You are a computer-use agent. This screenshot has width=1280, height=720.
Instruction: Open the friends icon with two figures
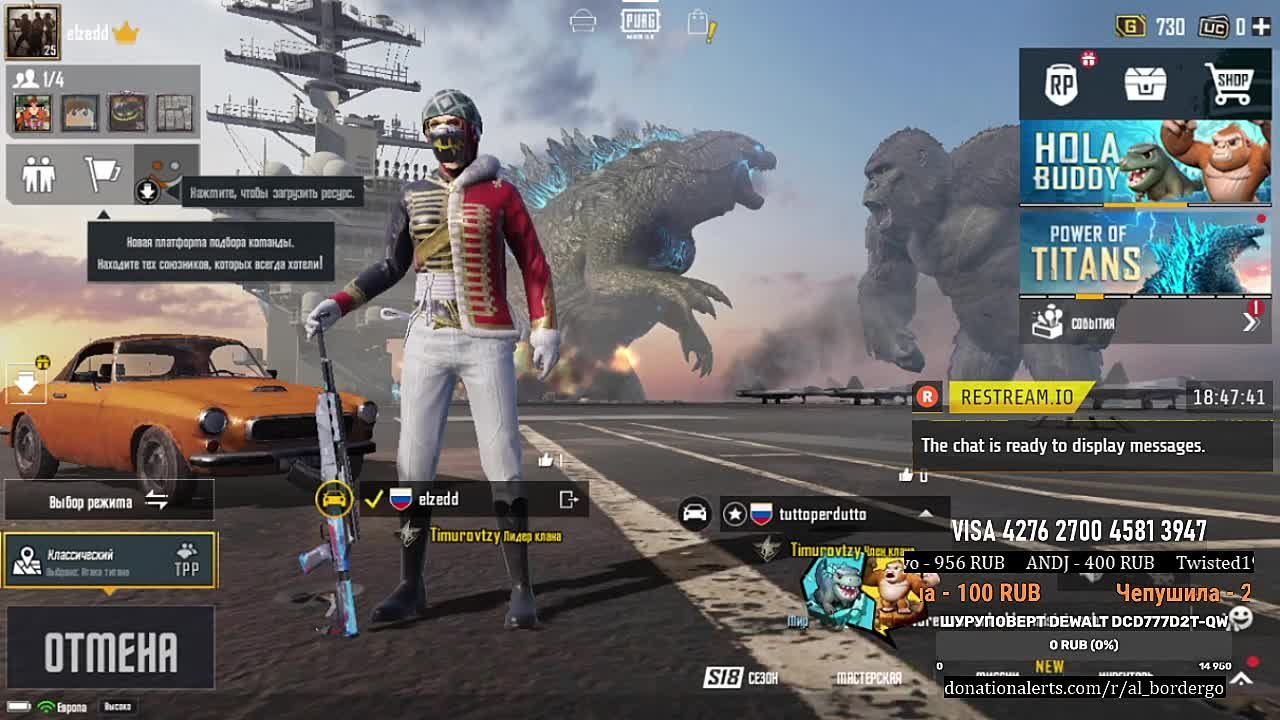coord(39,174)
